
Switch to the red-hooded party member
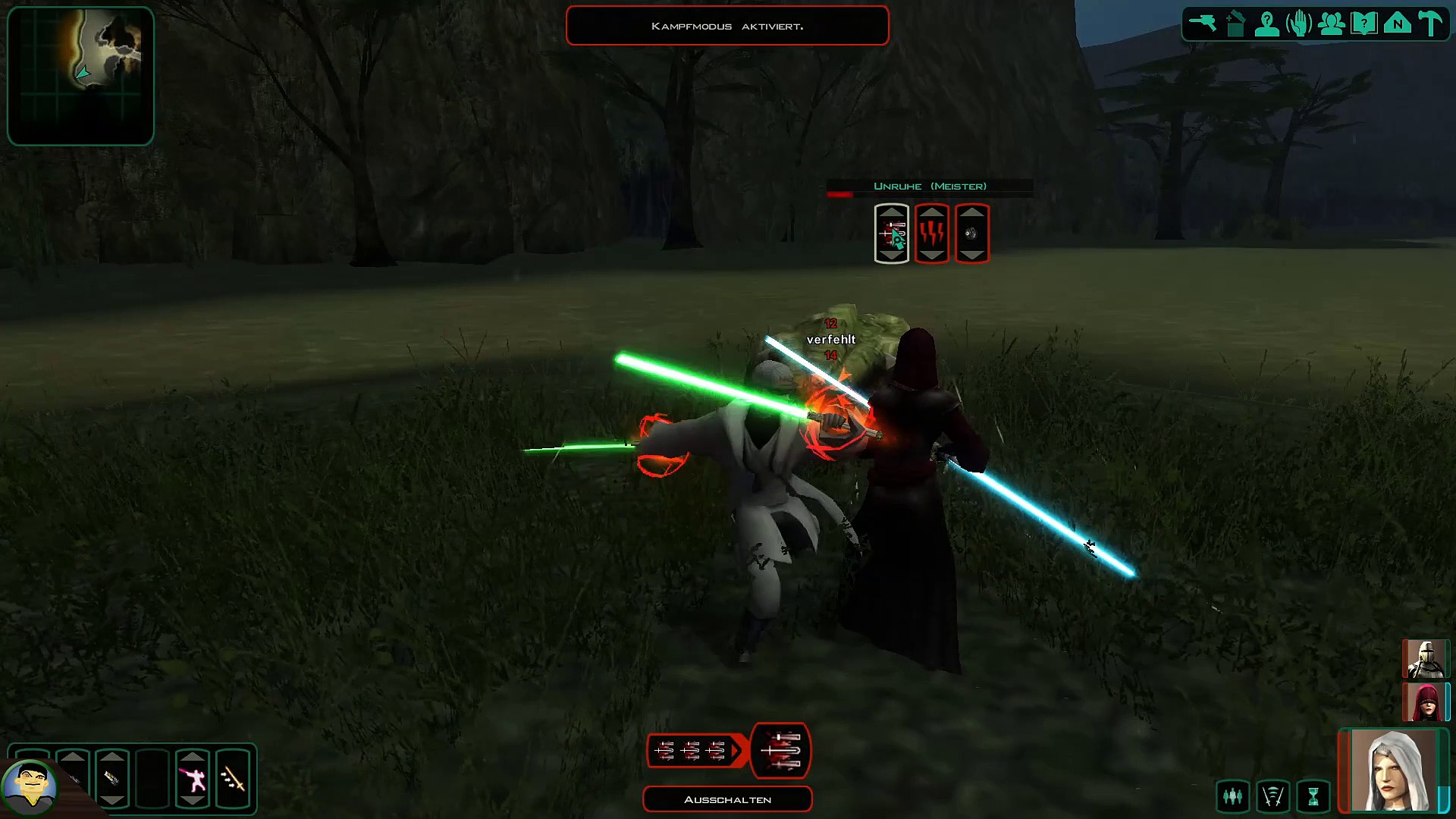[1425, 701]
